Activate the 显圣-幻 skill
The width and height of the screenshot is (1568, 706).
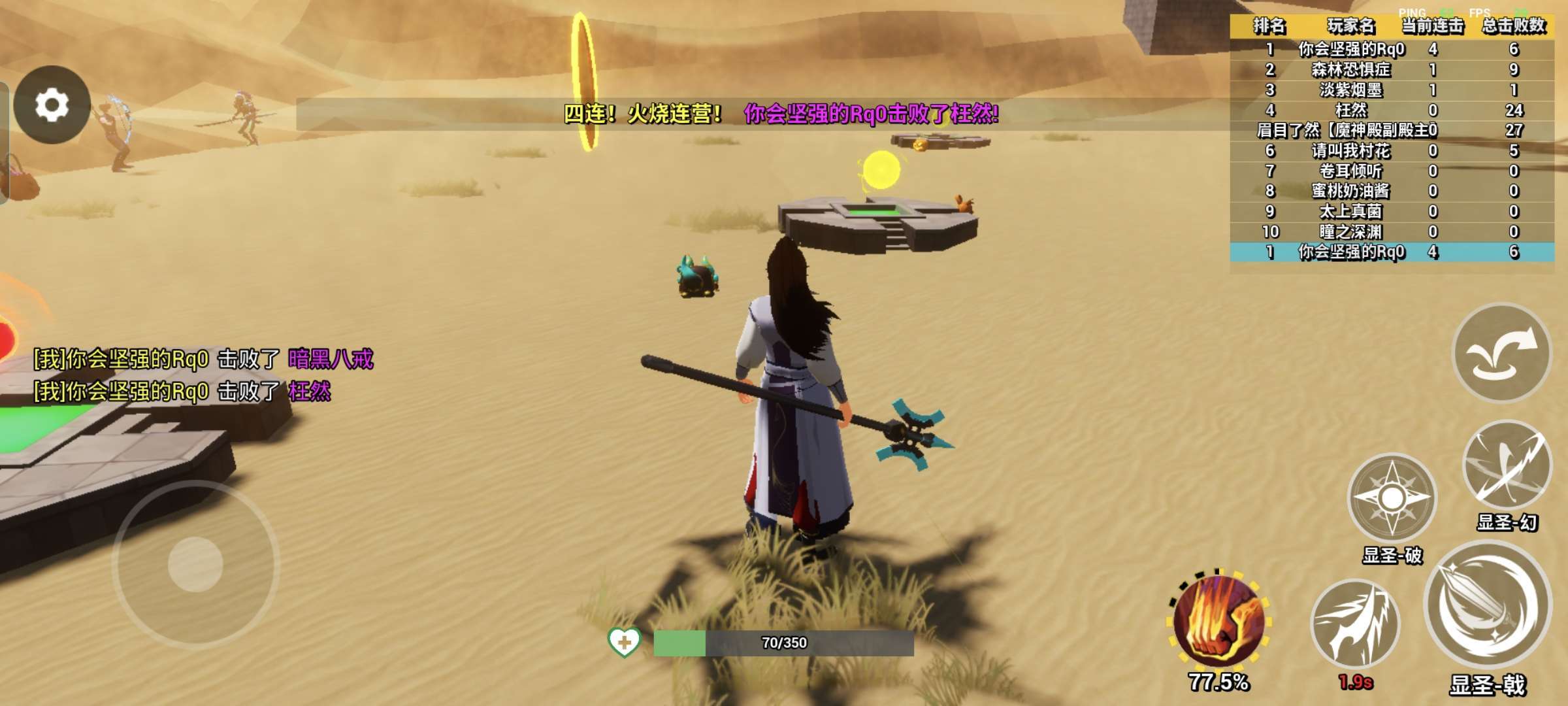tap(1506, 465)
